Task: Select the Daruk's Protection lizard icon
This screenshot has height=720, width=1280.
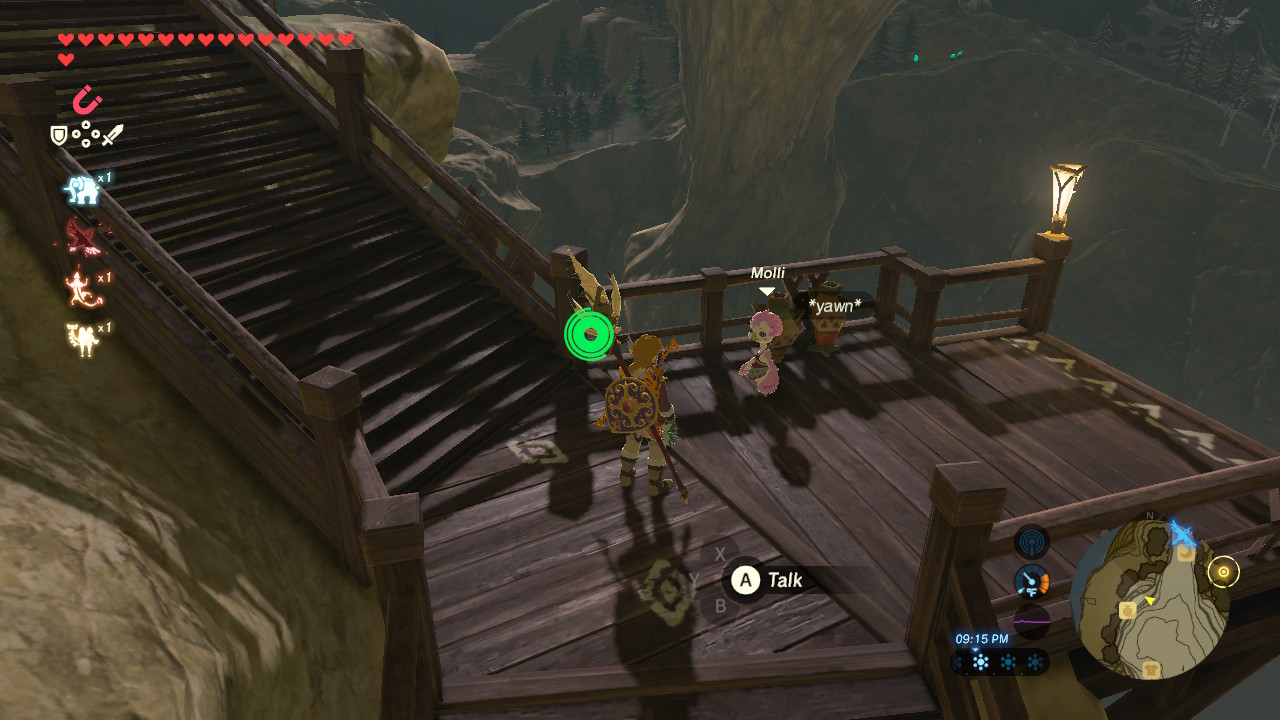Action: tap(78, 290)
